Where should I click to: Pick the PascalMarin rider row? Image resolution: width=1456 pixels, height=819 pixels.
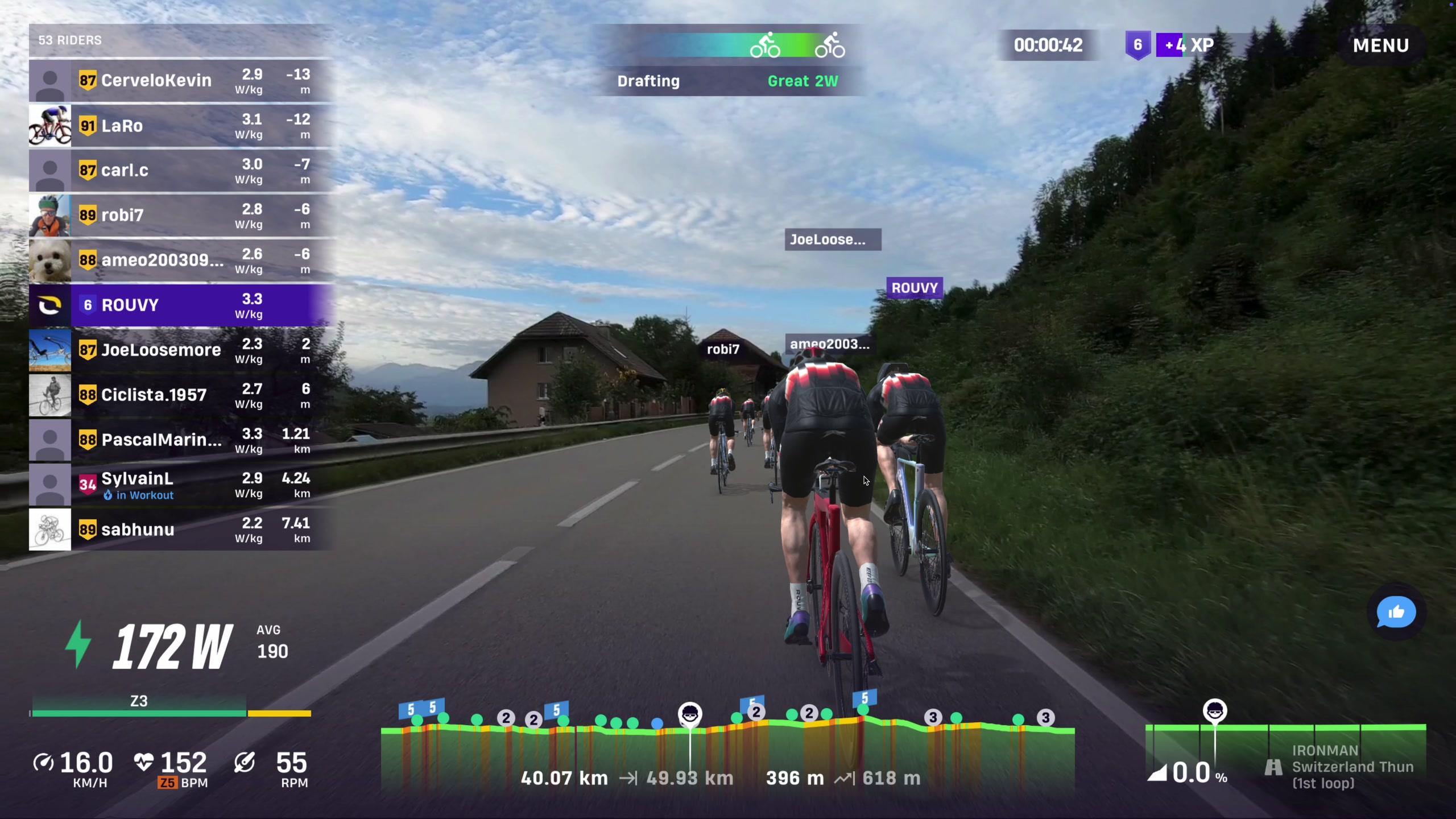pos(181,440)
